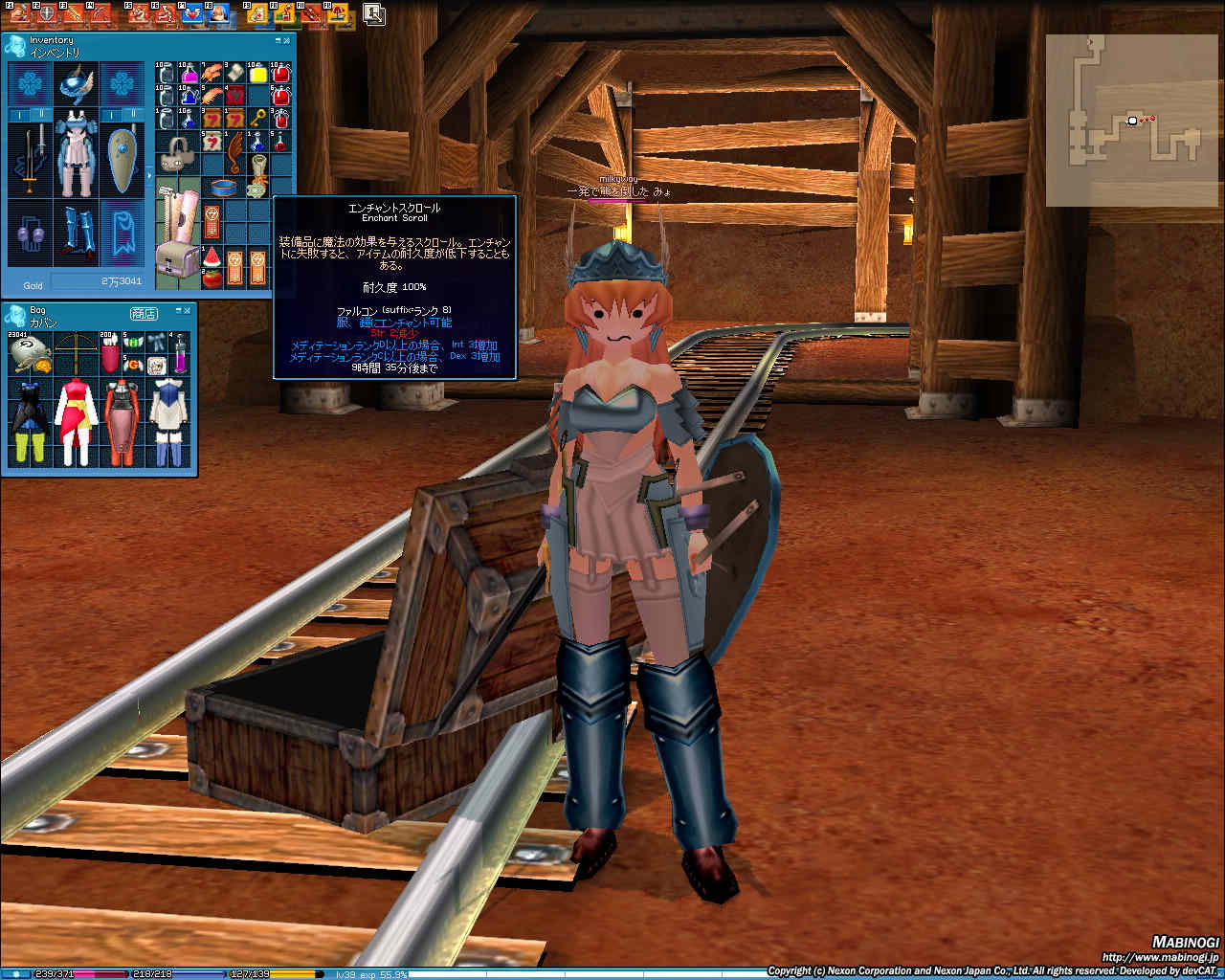Select the equipped kite shield slot
The width and height of the screenshot is (1225, 980).
pyautogui.click(x=122, y=158)
